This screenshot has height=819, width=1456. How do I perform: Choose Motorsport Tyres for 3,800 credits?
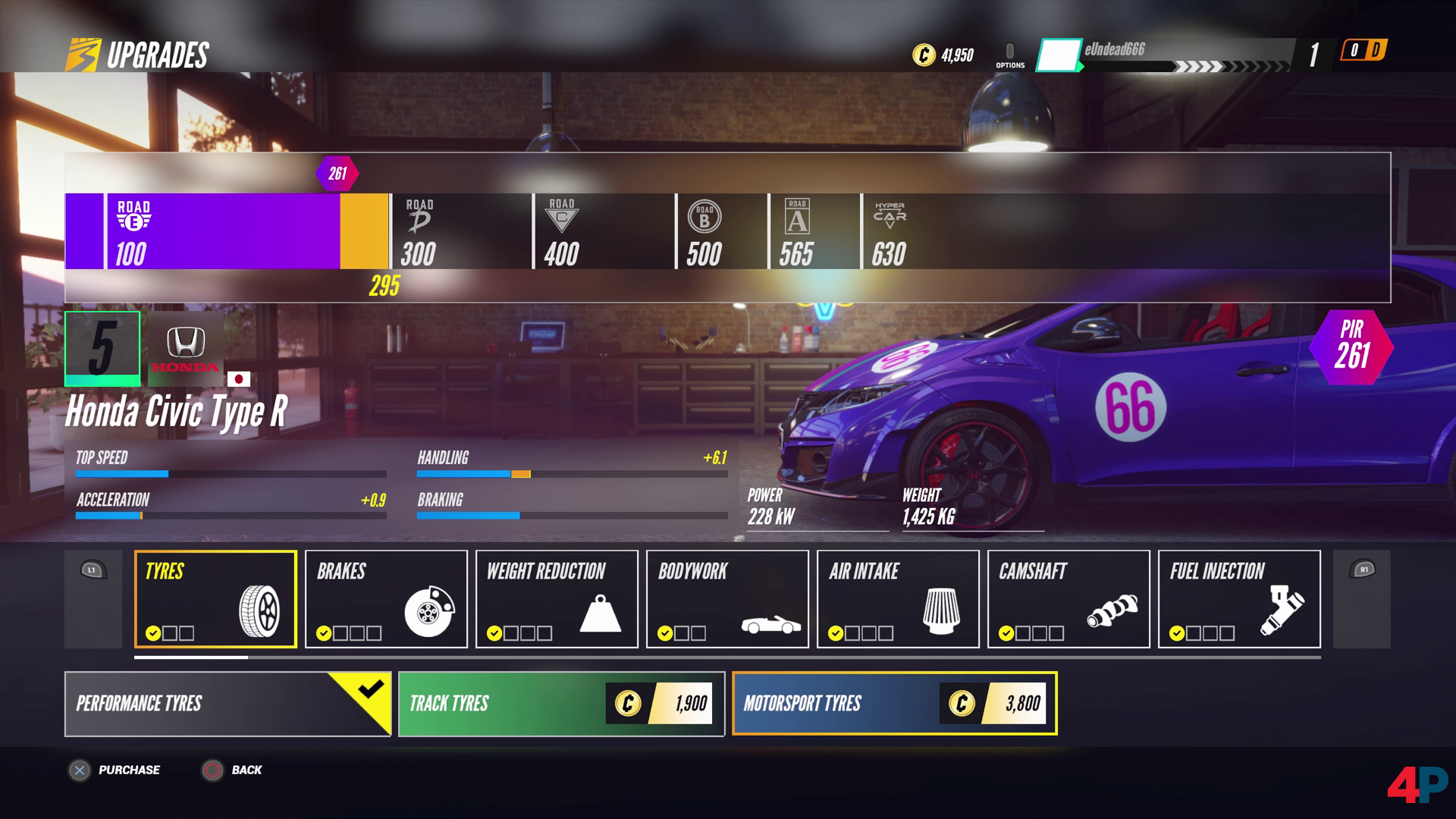pyautogui.click(x=894, y=704)
